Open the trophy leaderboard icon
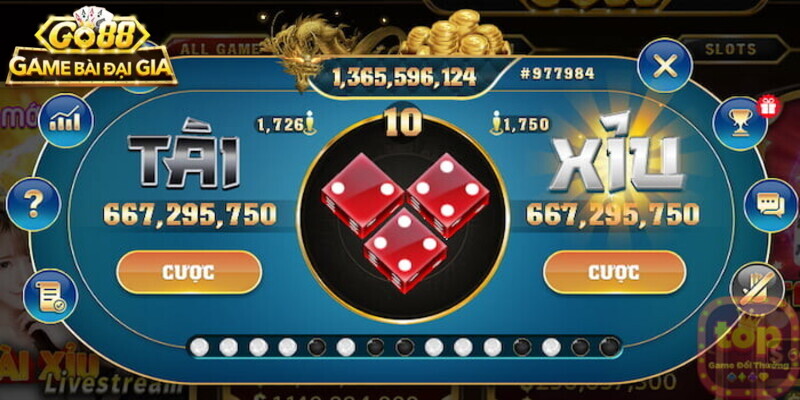The image size is (800, 400). tap(739, 122)
